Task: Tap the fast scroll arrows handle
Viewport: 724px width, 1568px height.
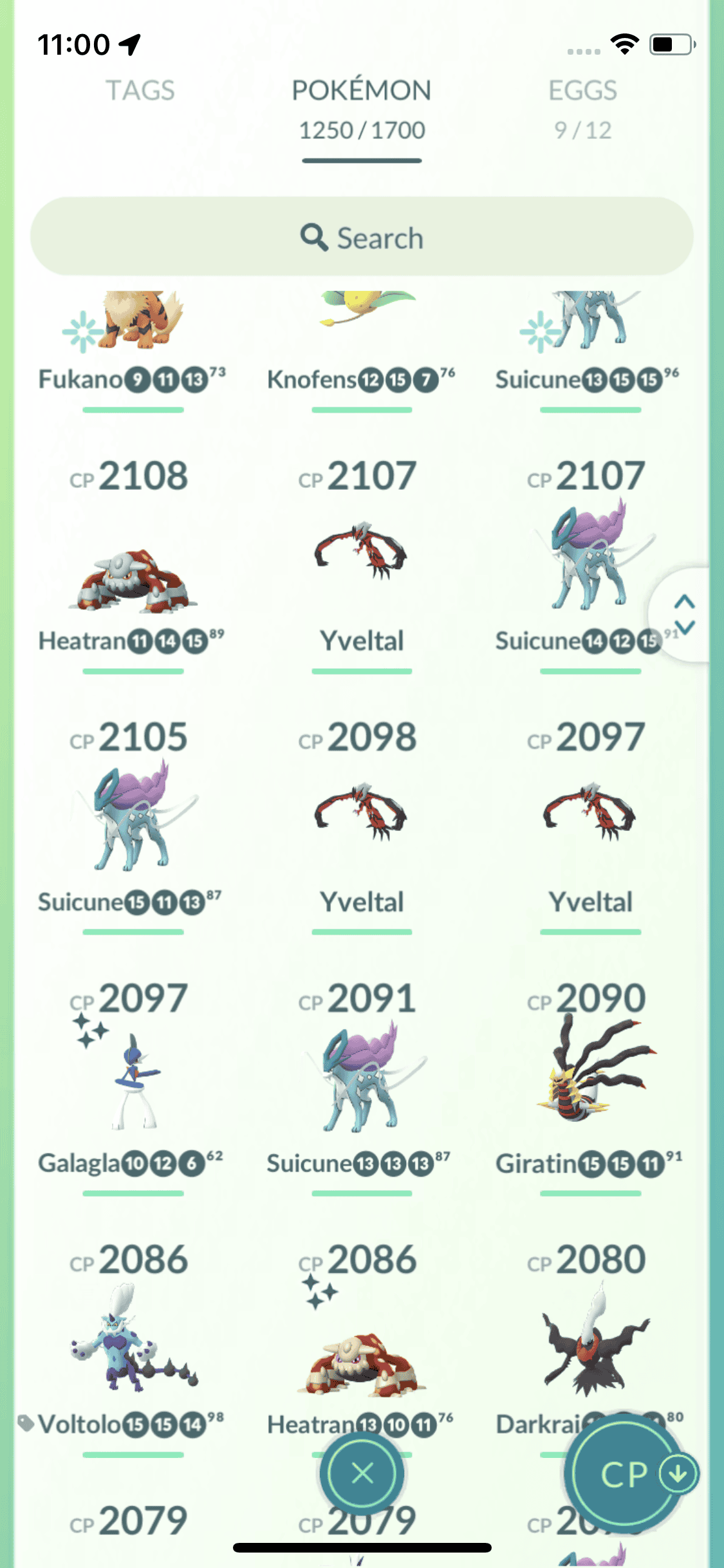Action: tap(684, 614)
